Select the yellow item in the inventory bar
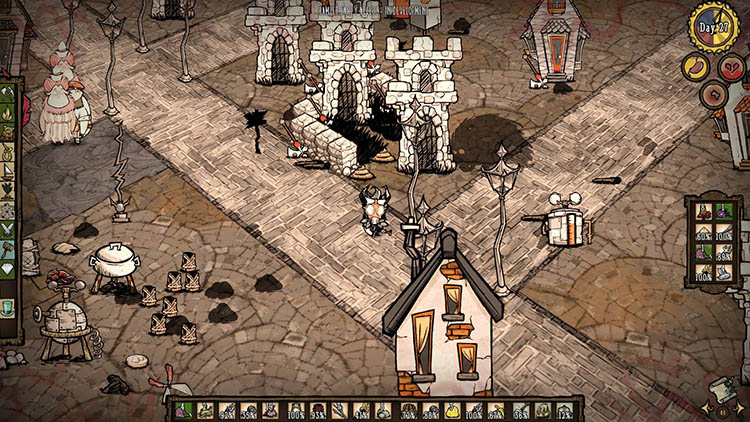The image size is (750, 422). [x=451, y=409]
